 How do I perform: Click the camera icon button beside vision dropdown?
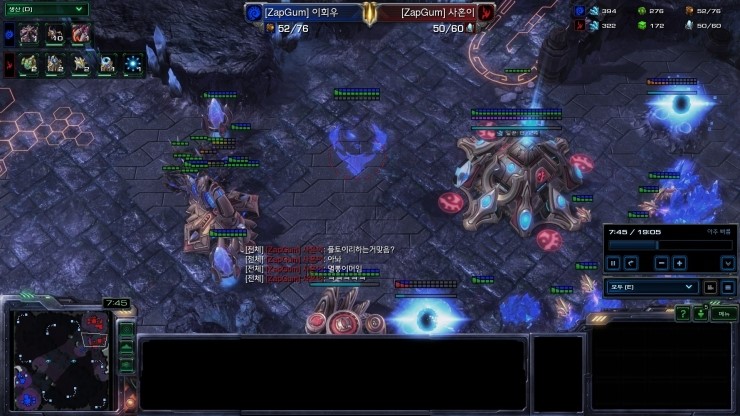pyautogui.click(x=710, y=287)
